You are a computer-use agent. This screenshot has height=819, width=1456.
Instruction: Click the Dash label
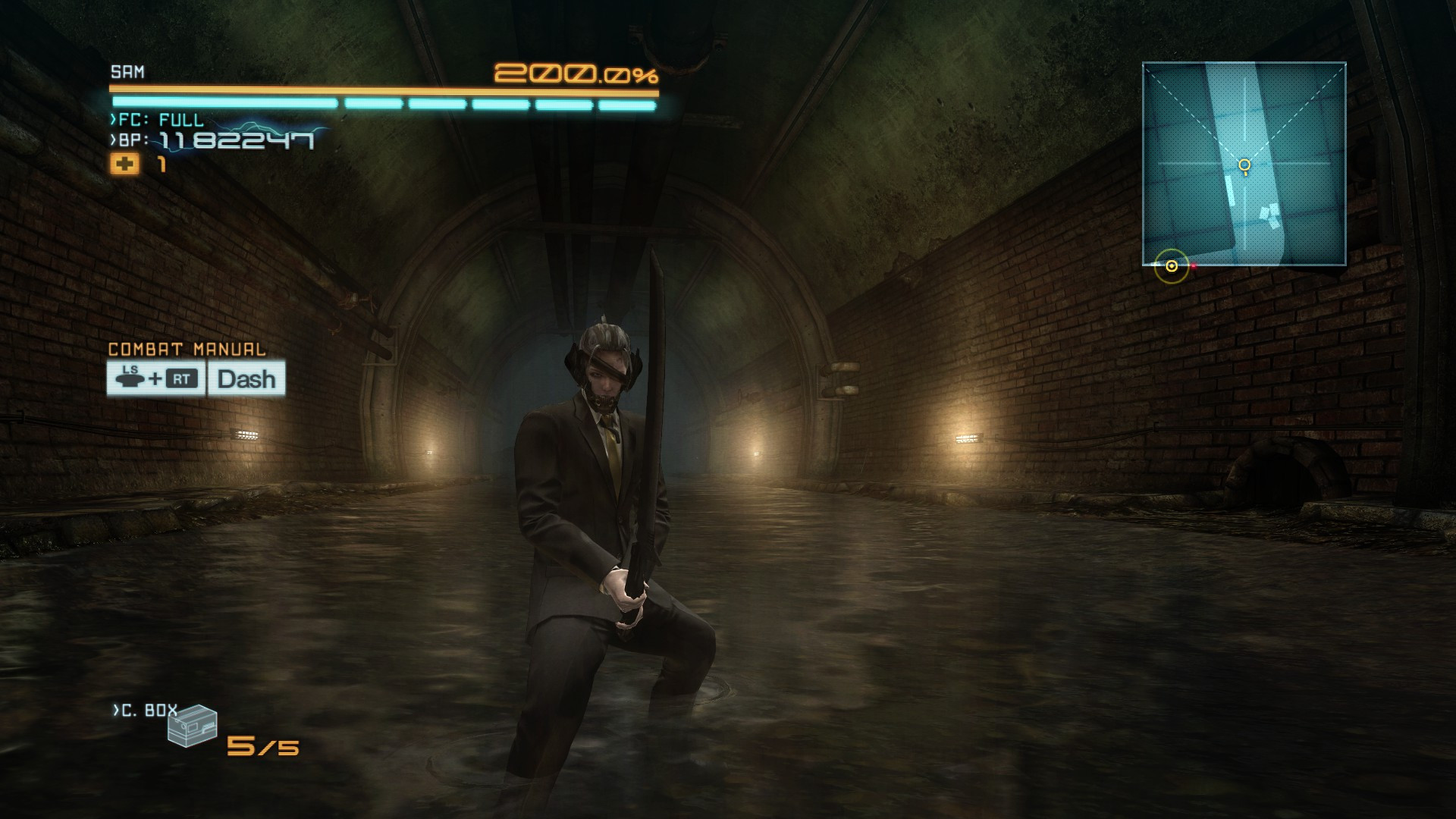coord(245,379)
